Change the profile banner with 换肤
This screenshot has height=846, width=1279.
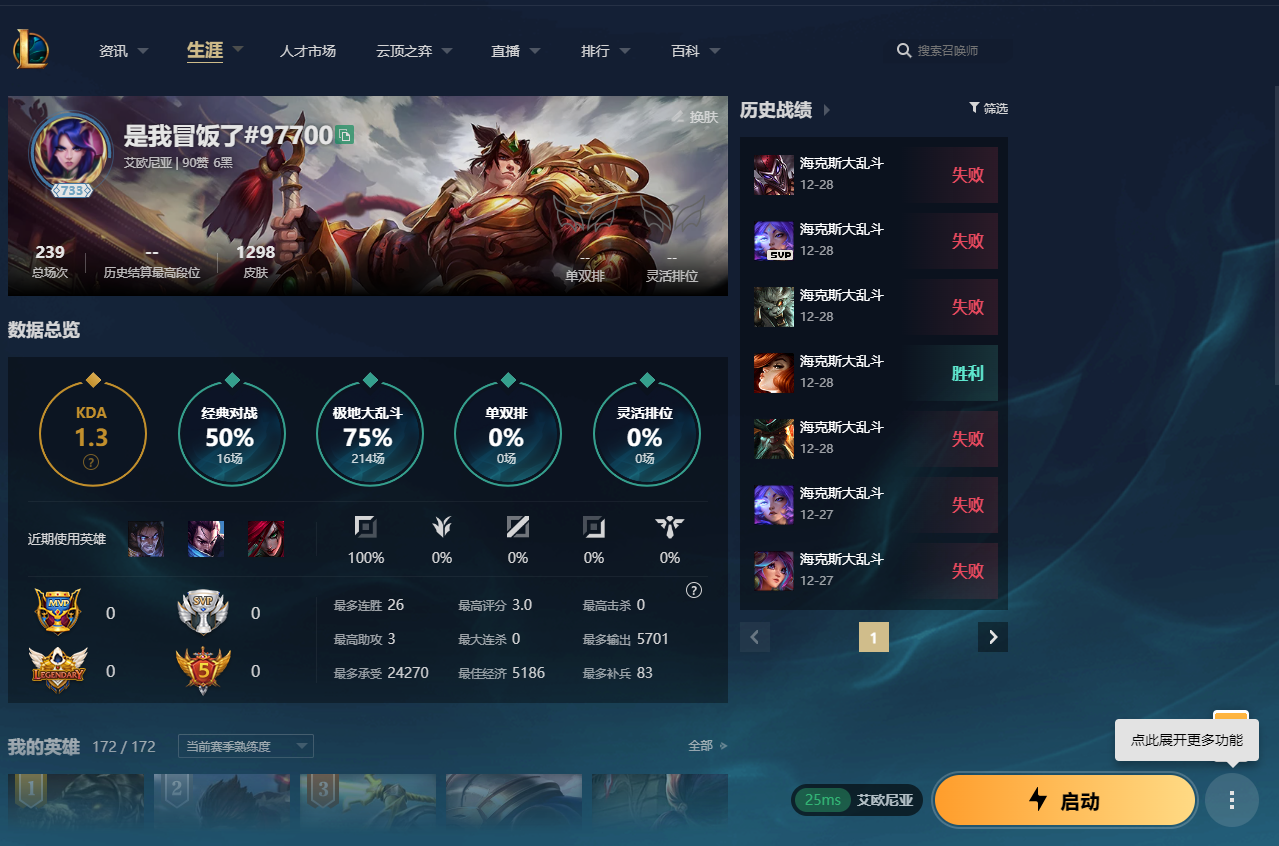tap(696, 117)
